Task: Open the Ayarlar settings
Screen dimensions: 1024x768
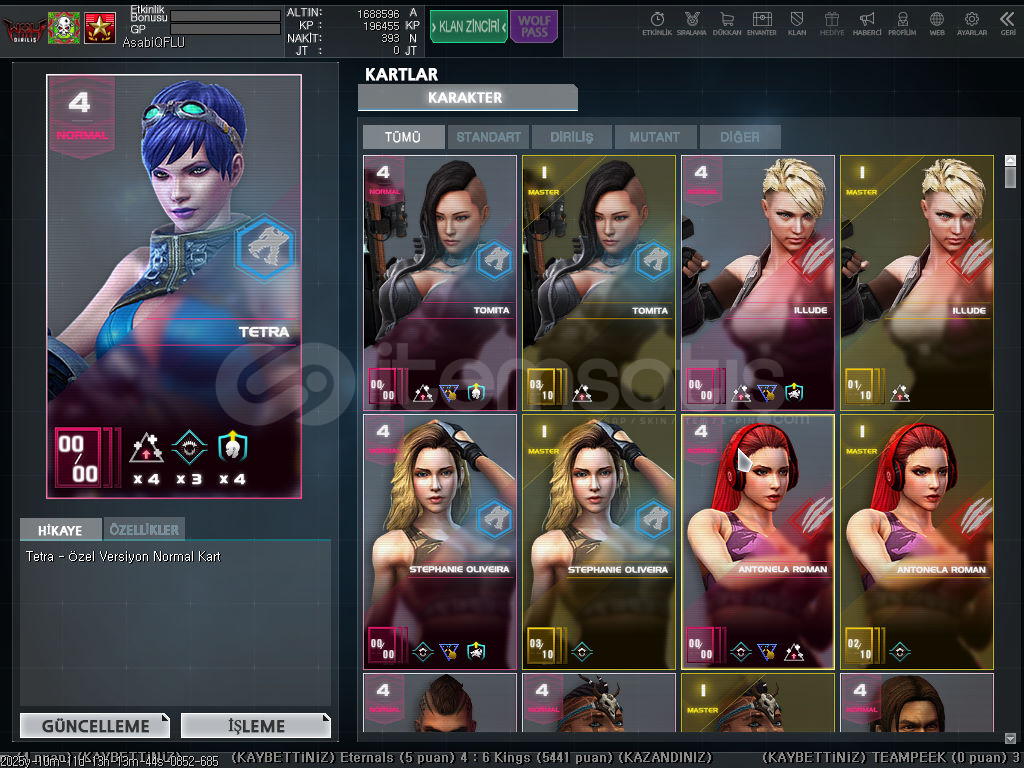Action: (x=971, y=23)
